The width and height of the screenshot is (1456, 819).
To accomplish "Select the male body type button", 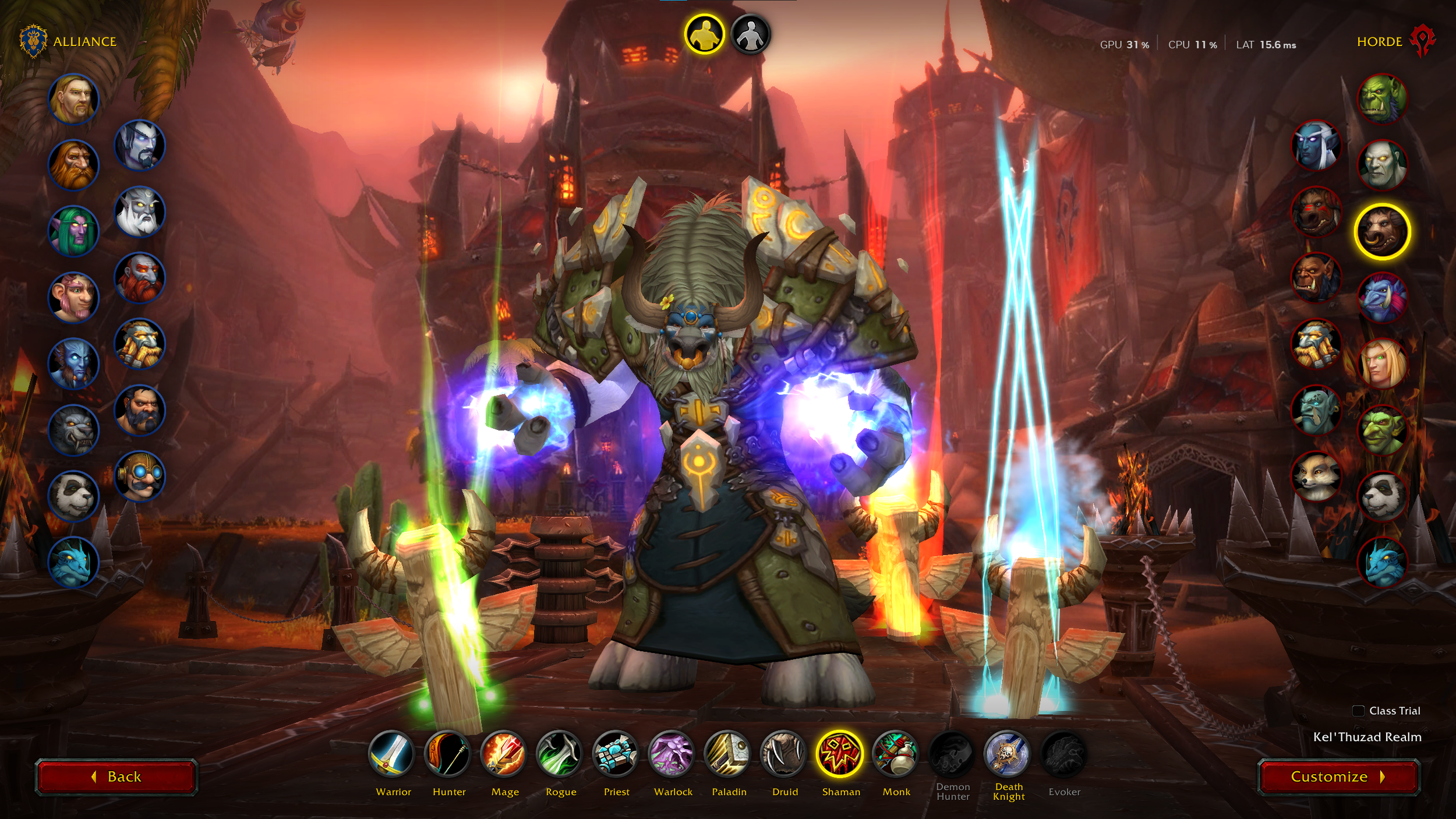I will click(x=704, y=34).
